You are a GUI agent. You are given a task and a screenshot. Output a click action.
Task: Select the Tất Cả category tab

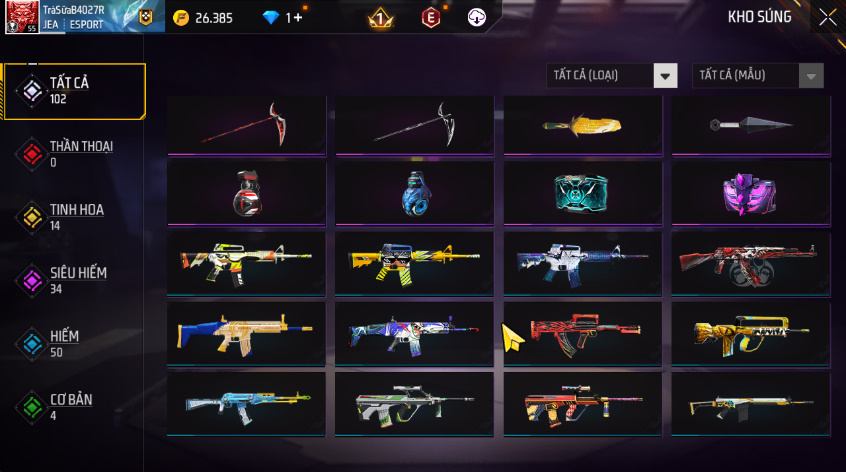click(73, 91)
